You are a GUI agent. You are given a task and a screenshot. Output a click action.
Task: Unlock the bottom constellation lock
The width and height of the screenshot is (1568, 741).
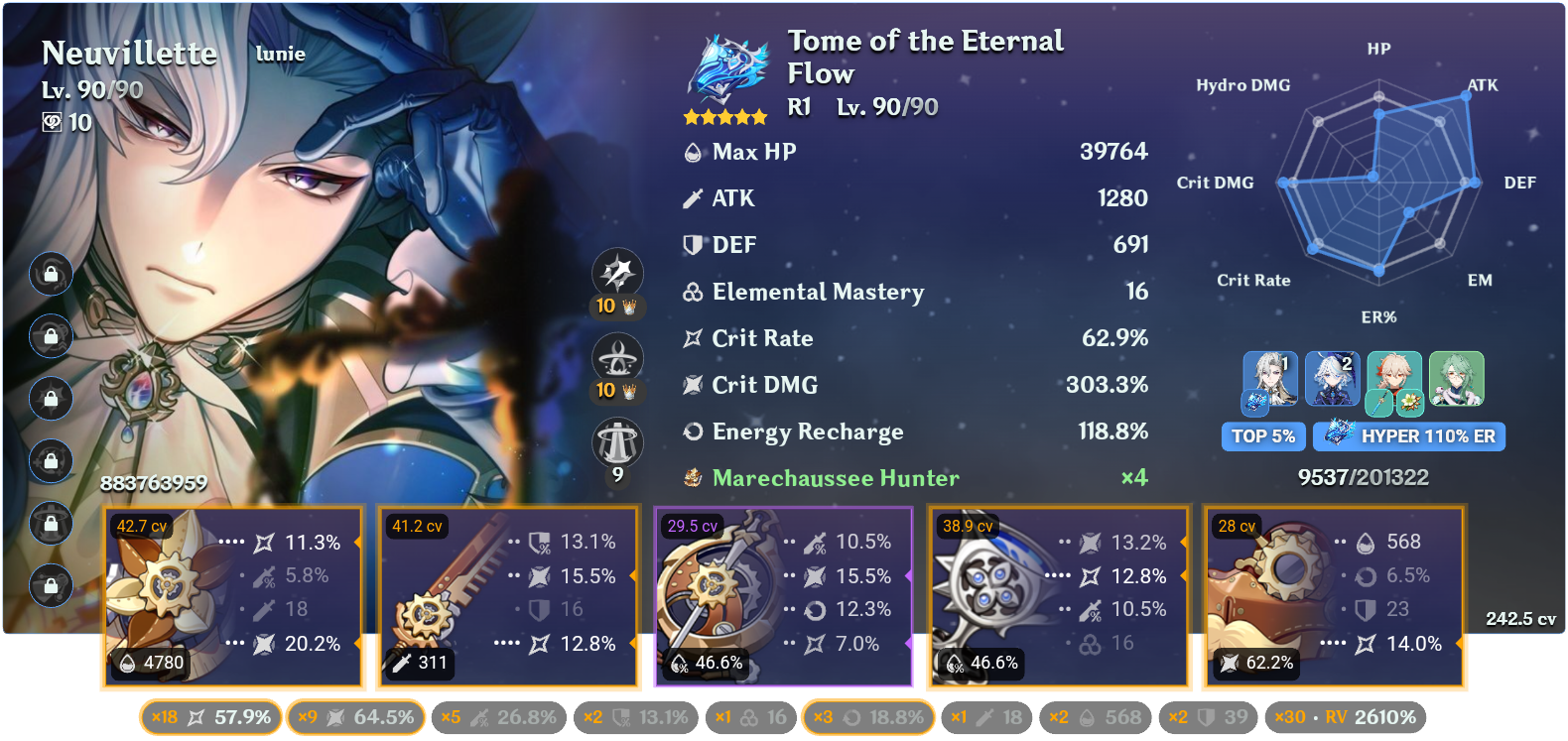(52, 586)
